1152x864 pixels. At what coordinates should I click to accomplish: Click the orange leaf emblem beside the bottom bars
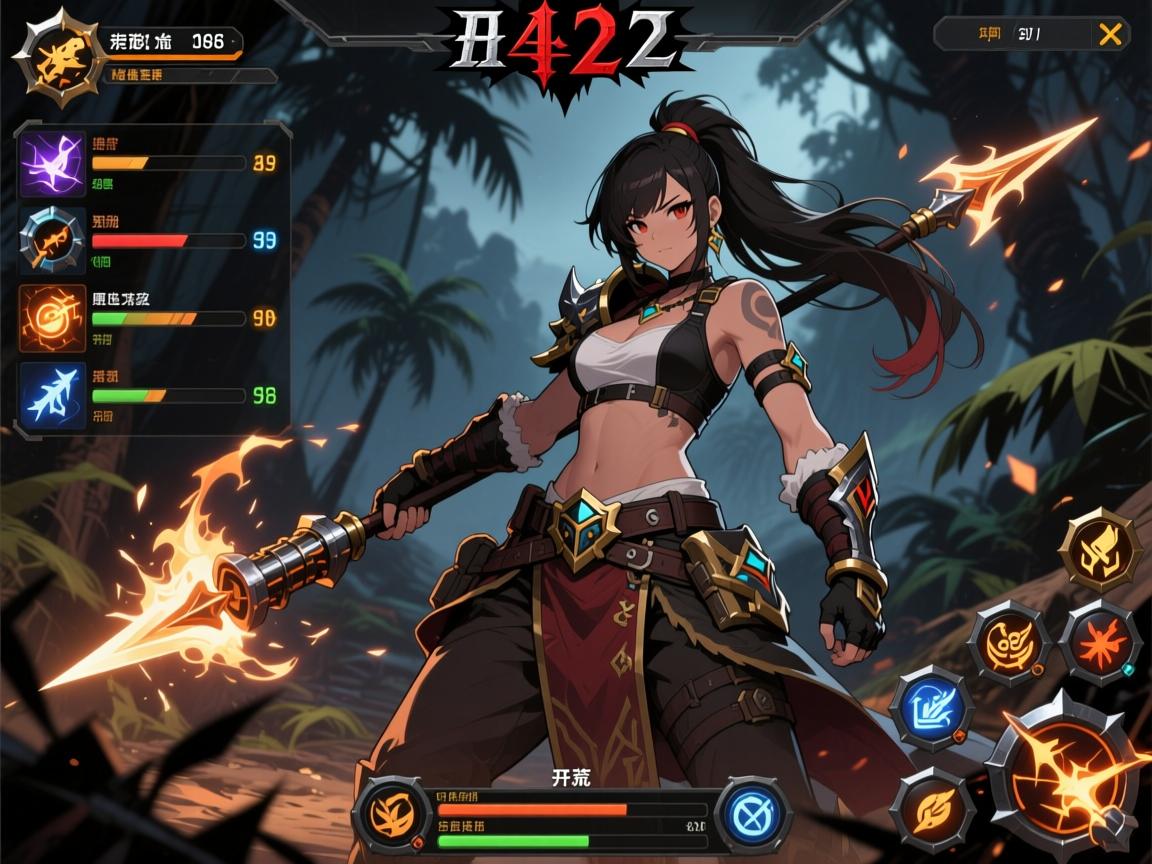[x=392, y=811]
